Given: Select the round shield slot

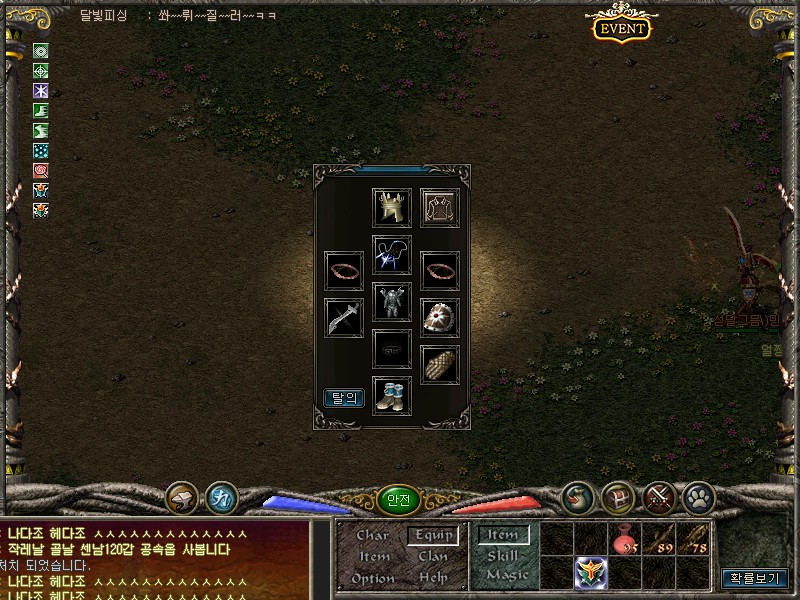Looking at the screenshot, I should (x=440, y=318).
